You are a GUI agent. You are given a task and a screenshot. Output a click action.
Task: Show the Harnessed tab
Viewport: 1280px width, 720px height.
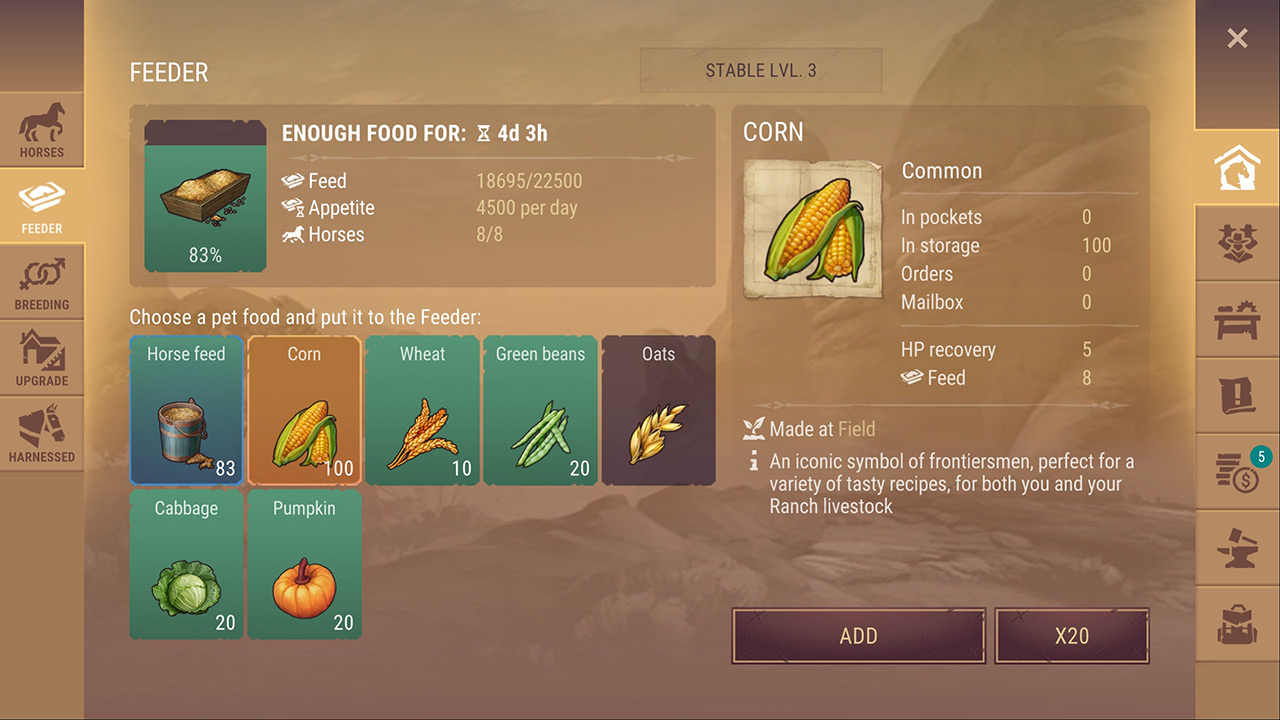[x=42, y=434]
